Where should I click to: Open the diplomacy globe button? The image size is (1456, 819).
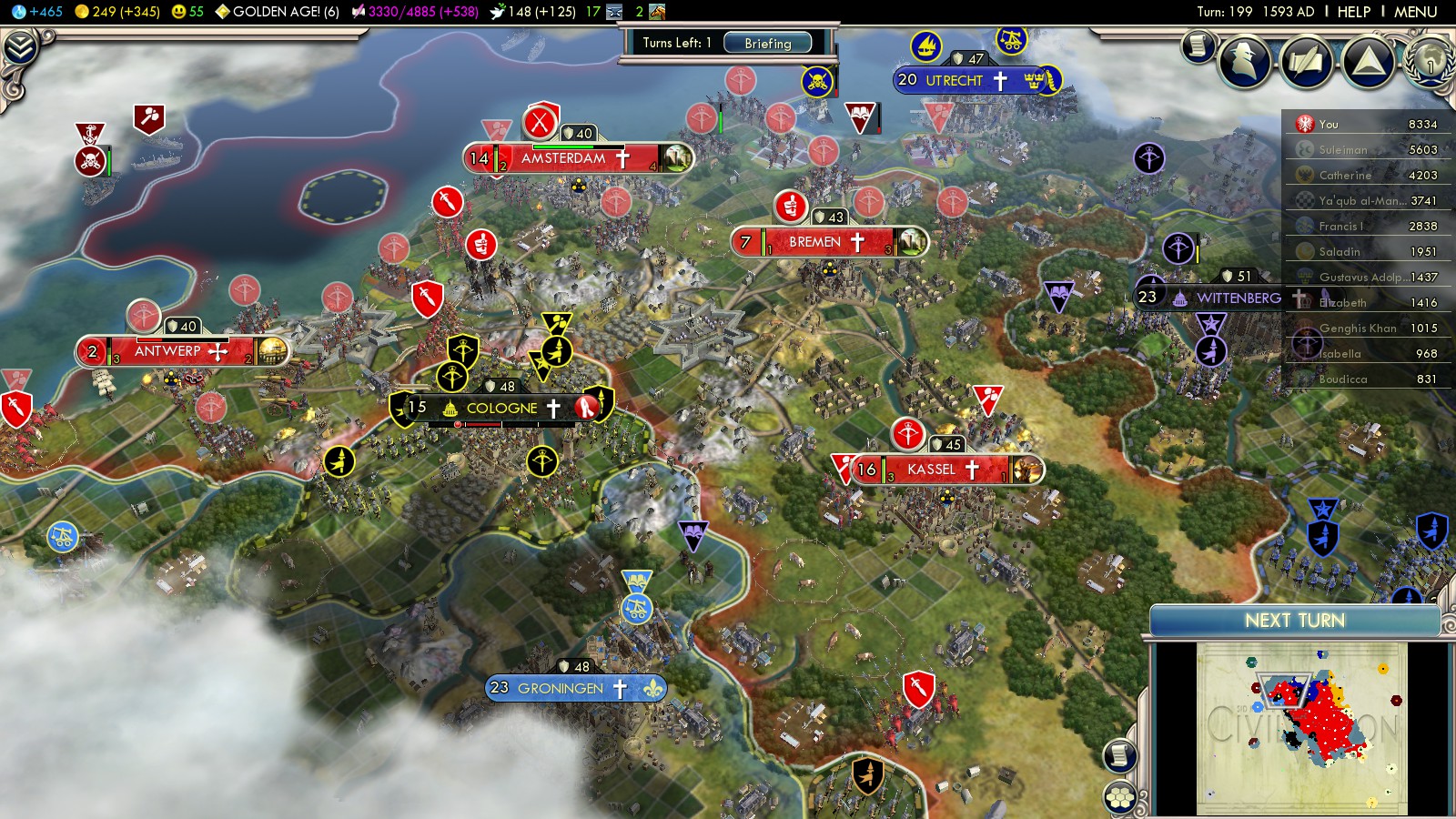pyautogui.click(x=1430, y=61)
